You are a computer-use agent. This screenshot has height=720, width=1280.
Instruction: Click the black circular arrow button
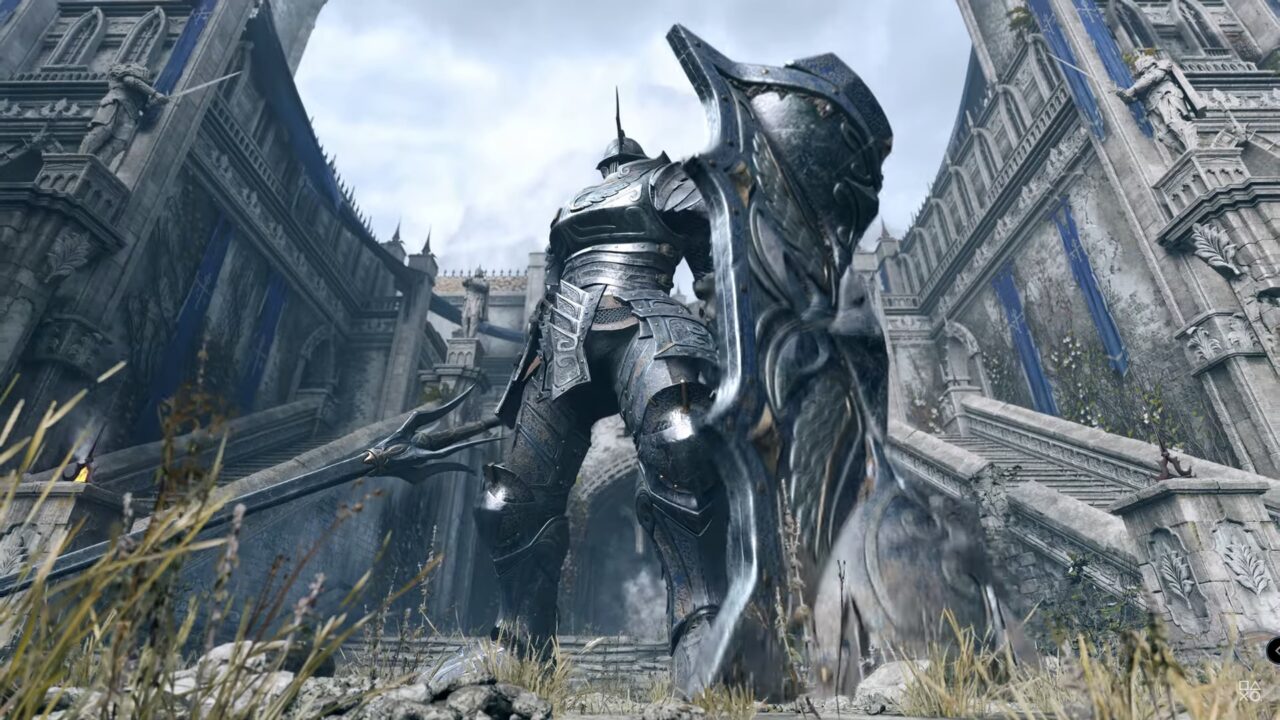point(1275,651)
